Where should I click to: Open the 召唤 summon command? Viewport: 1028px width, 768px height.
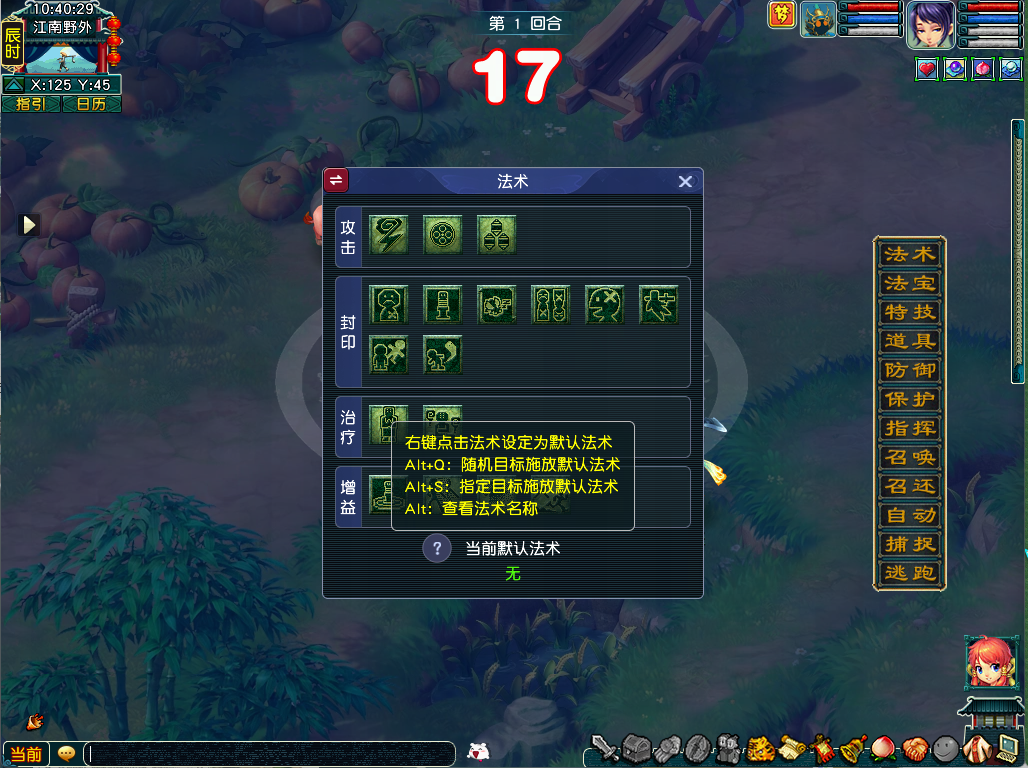[x=909, y=457]
